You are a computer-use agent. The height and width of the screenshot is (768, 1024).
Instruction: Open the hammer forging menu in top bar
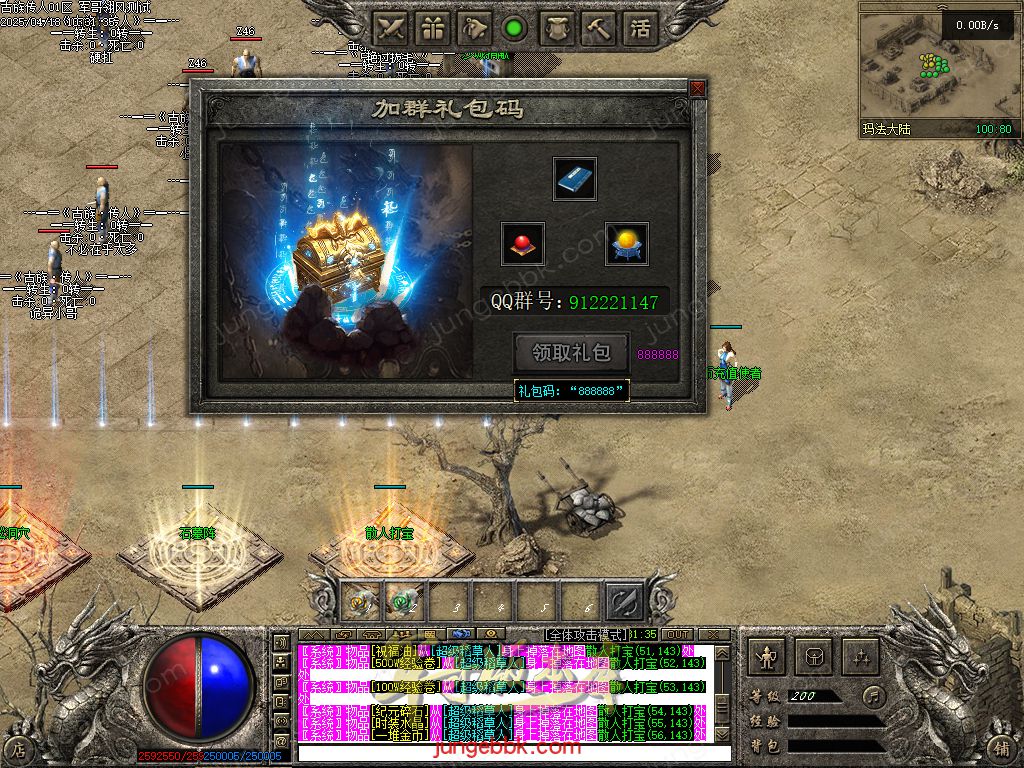coord(598,28)
